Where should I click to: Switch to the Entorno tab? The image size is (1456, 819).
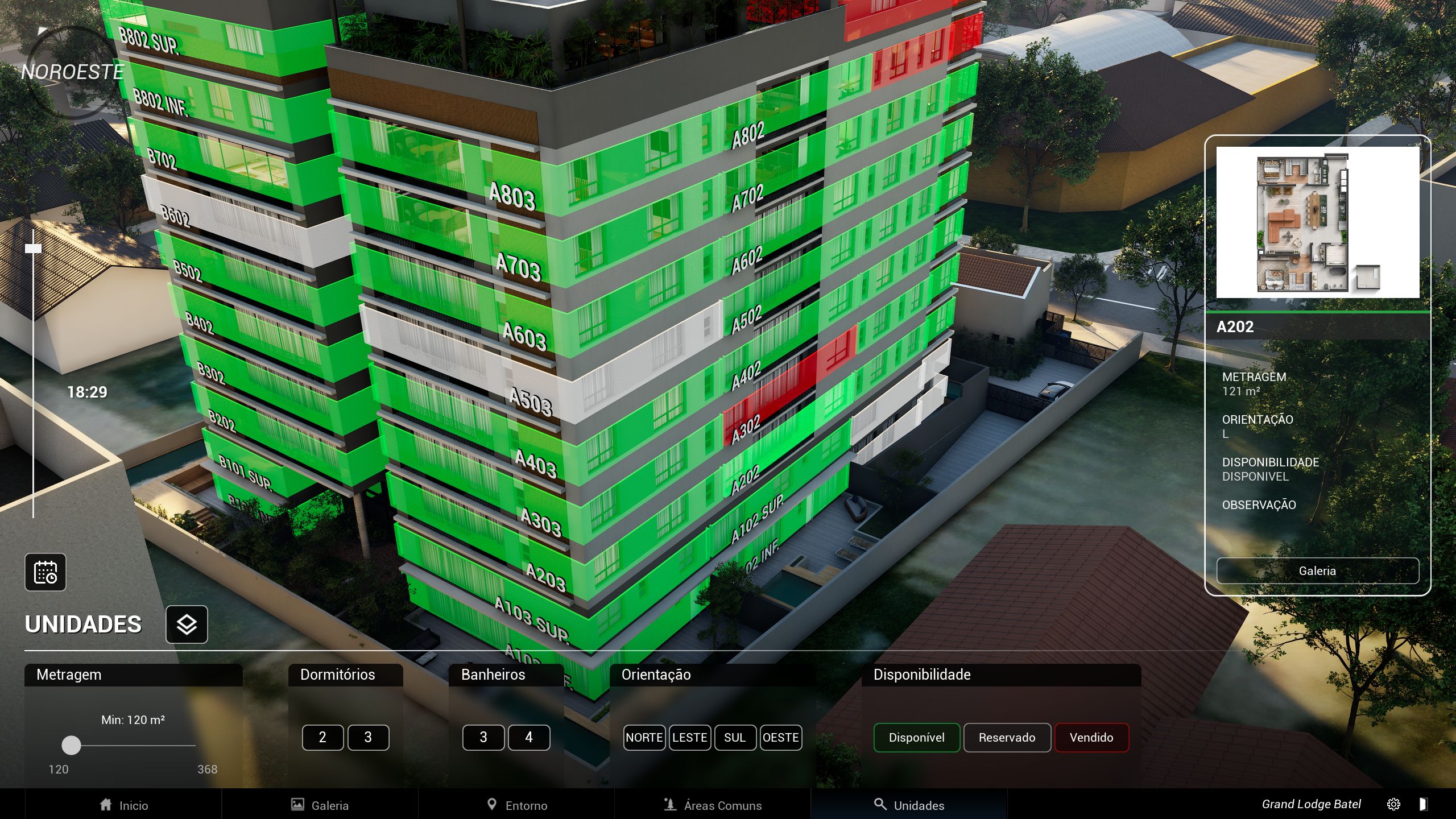point(517,805)
